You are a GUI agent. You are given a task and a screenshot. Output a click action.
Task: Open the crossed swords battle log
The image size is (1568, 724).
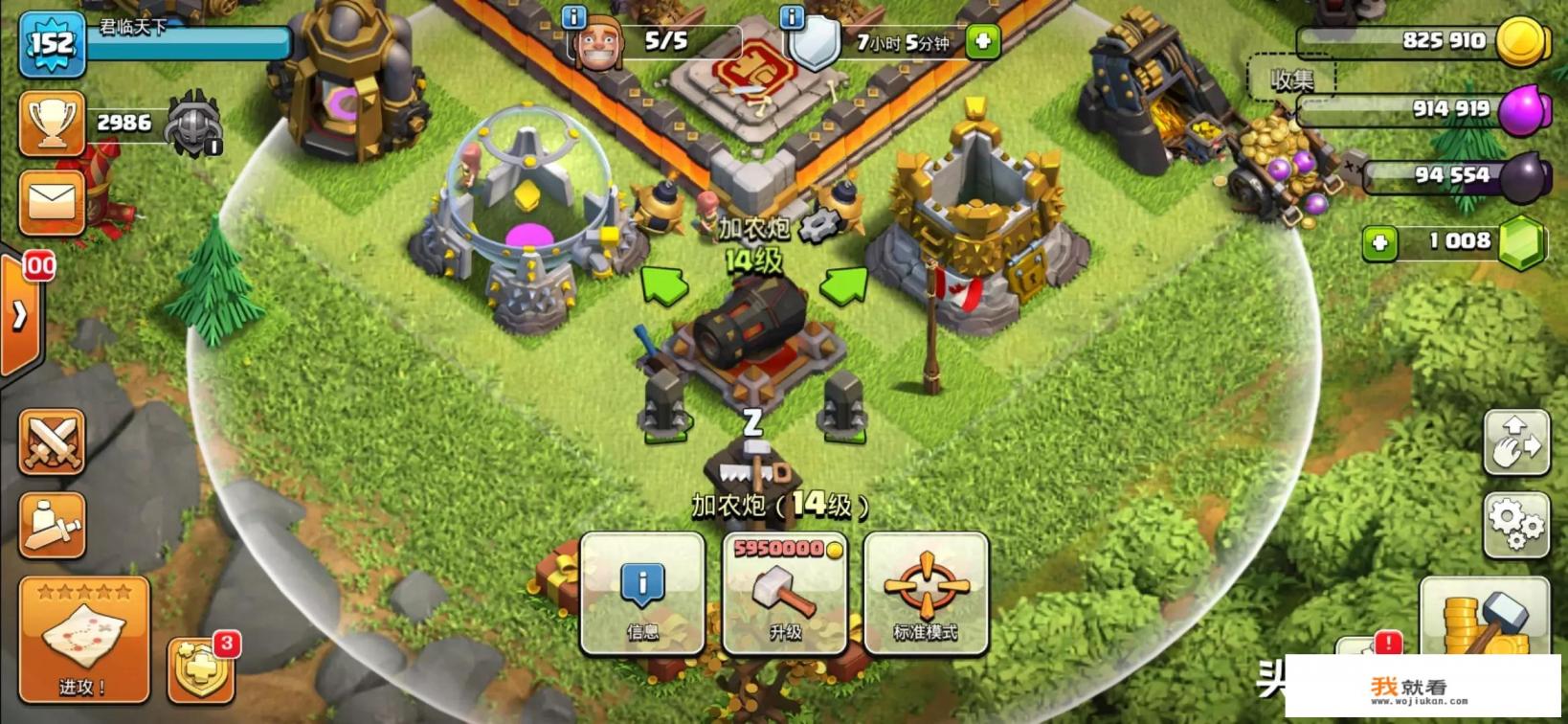click(x=52, y=441)
